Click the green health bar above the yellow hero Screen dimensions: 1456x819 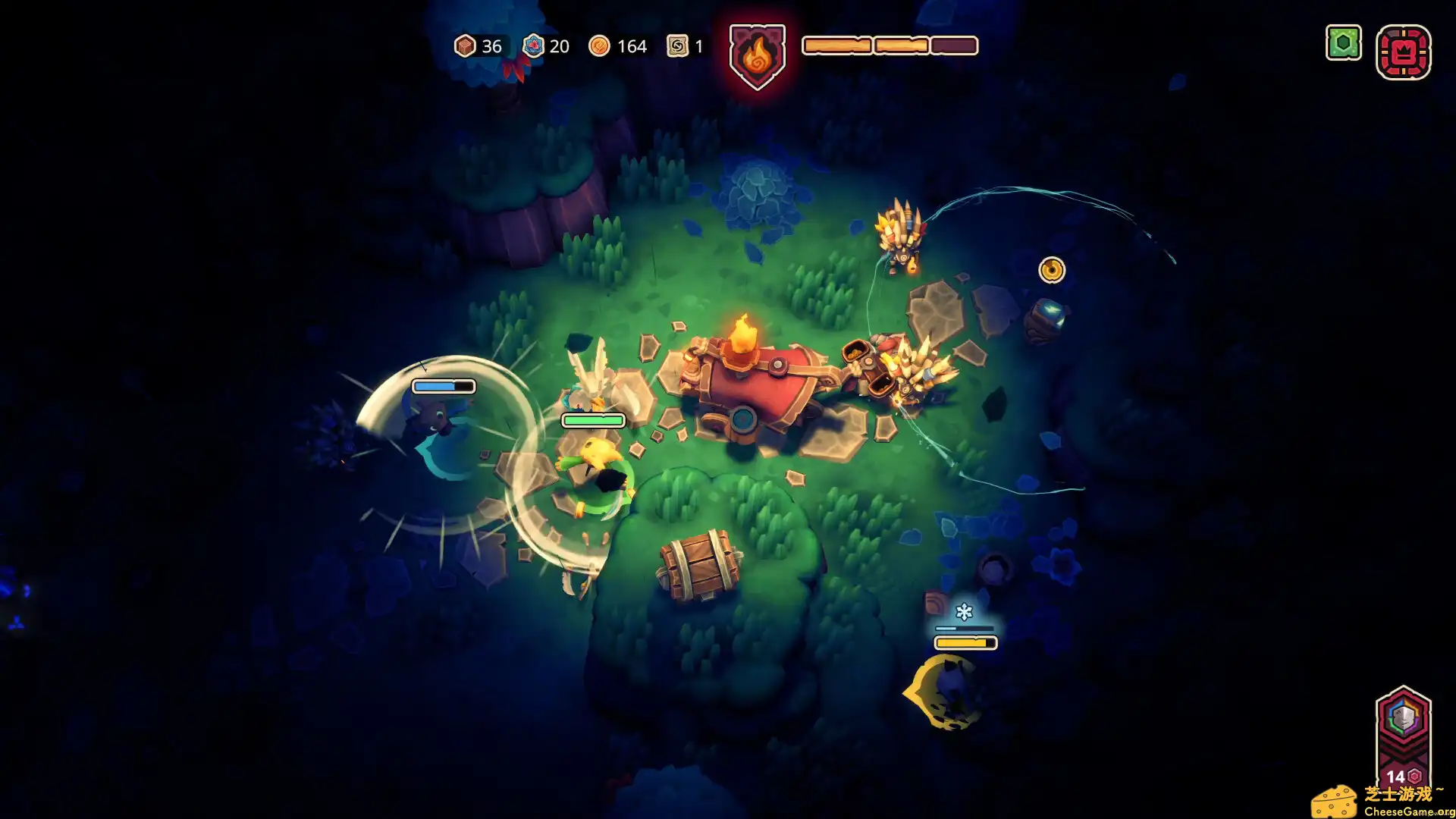point(593,419)
